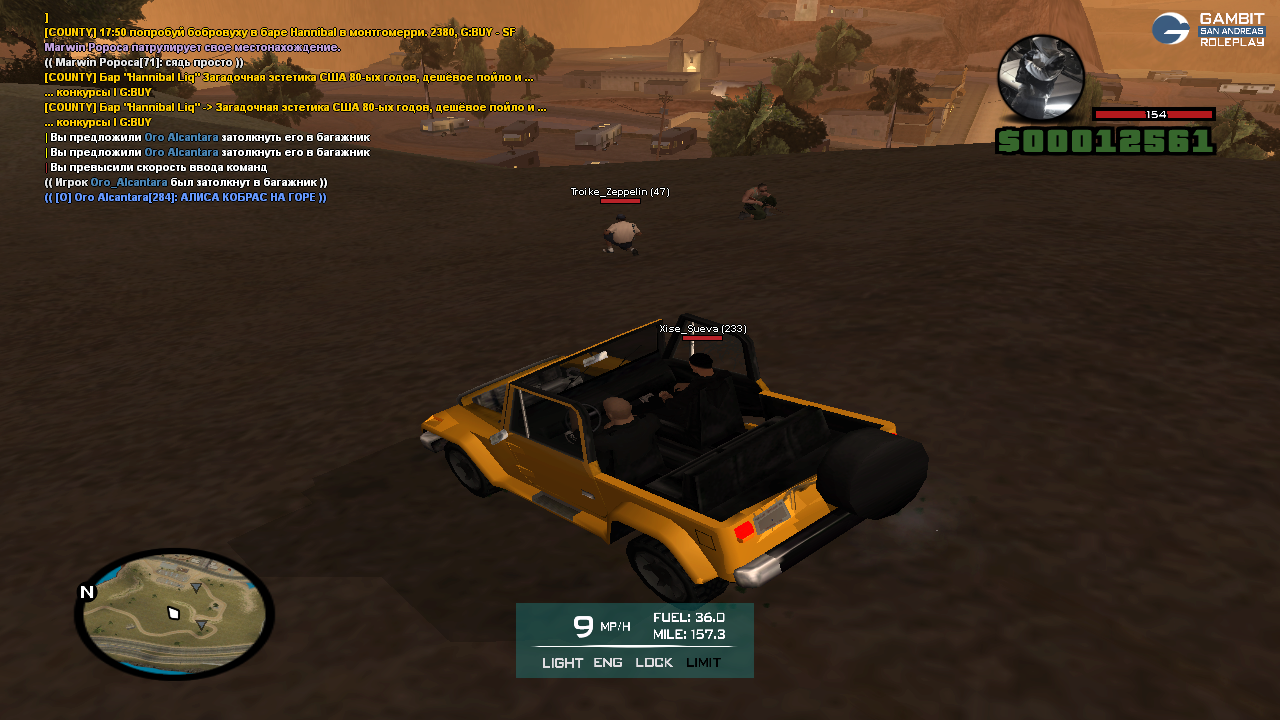Click the circular minimap
The image size is (1280, 720).
pyautogui.click(x=175, y=614)
